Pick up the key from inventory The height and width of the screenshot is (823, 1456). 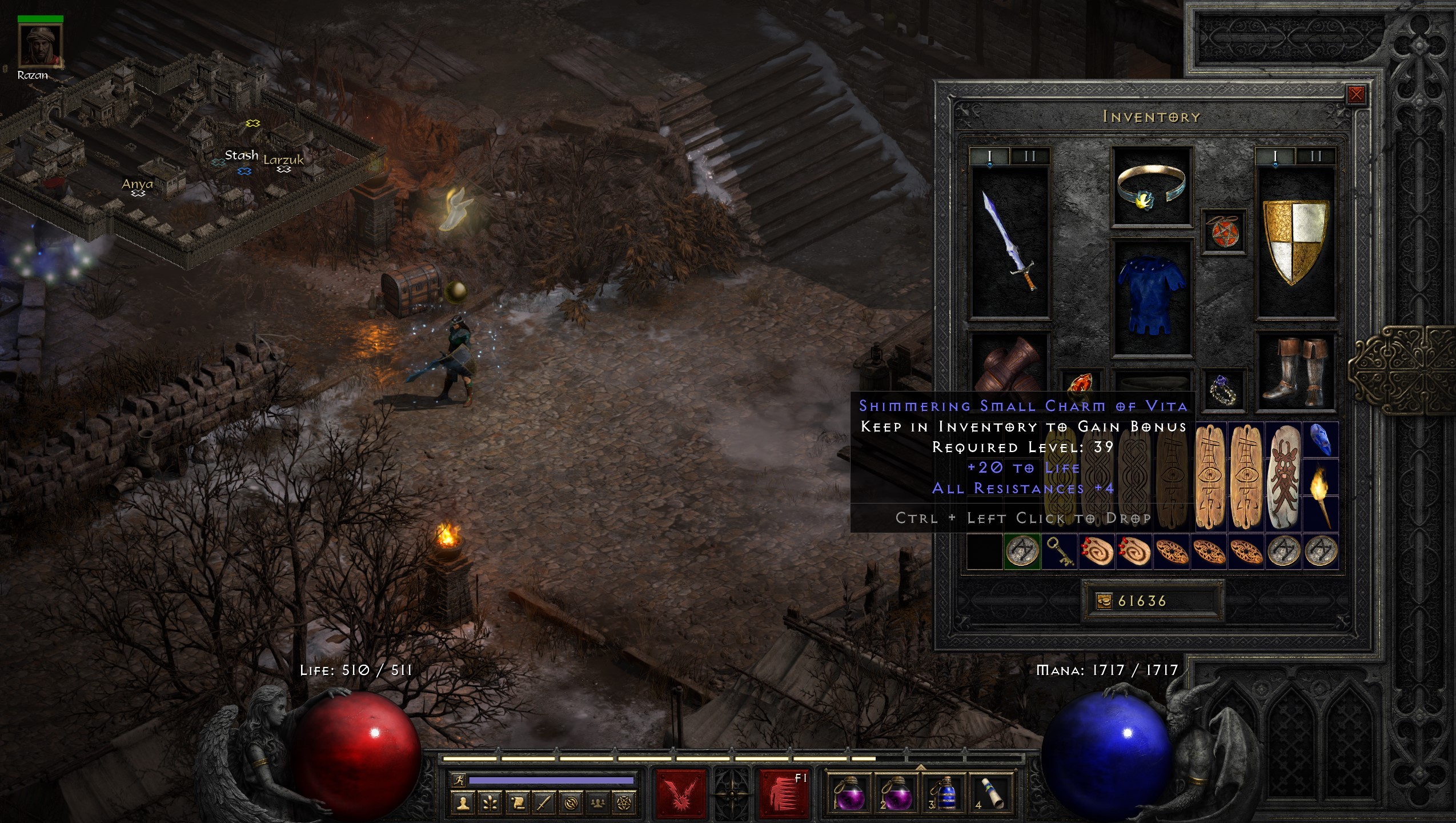[x=1059, y=552]
